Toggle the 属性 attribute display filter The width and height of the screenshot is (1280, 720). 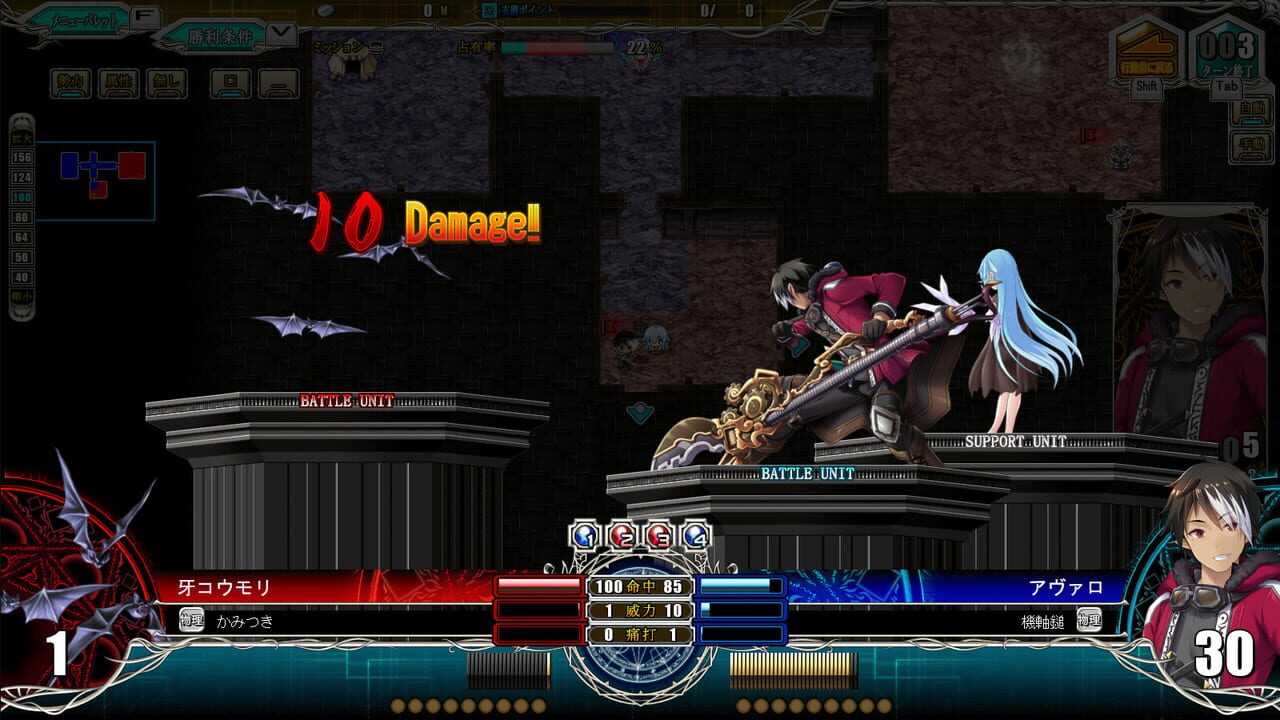(x=117, y=82)
